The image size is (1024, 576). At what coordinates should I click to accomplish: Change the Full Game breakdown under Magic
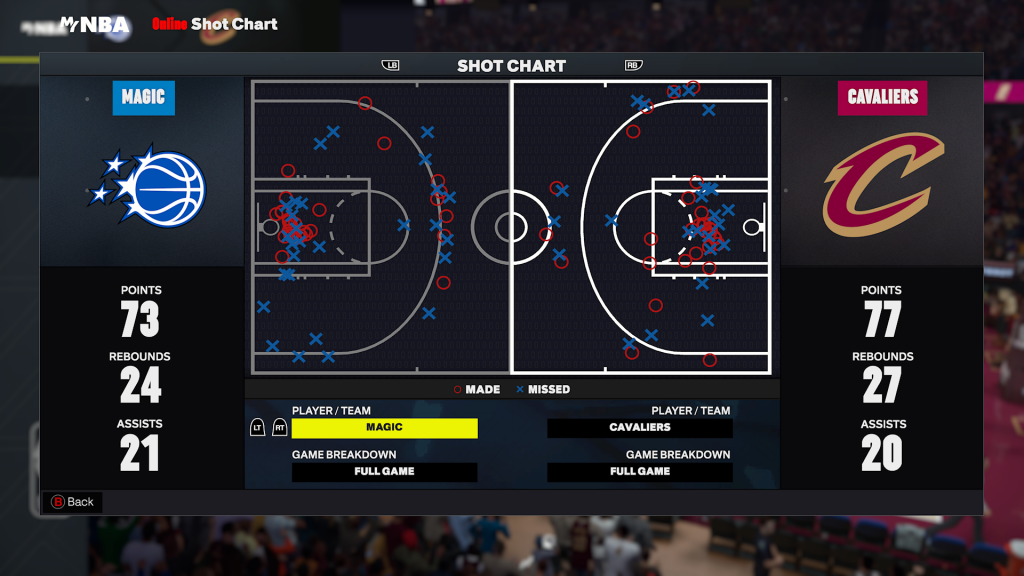[x=384, y=472]
